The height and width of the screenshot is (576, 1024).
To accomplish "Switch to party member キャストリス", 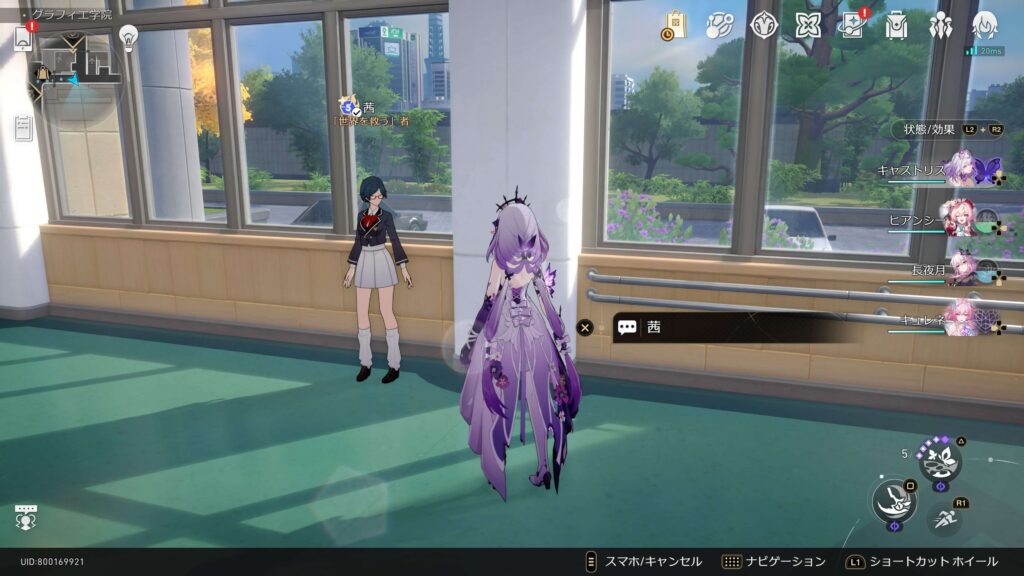I will pyautogui.click(x=962, y=169).
